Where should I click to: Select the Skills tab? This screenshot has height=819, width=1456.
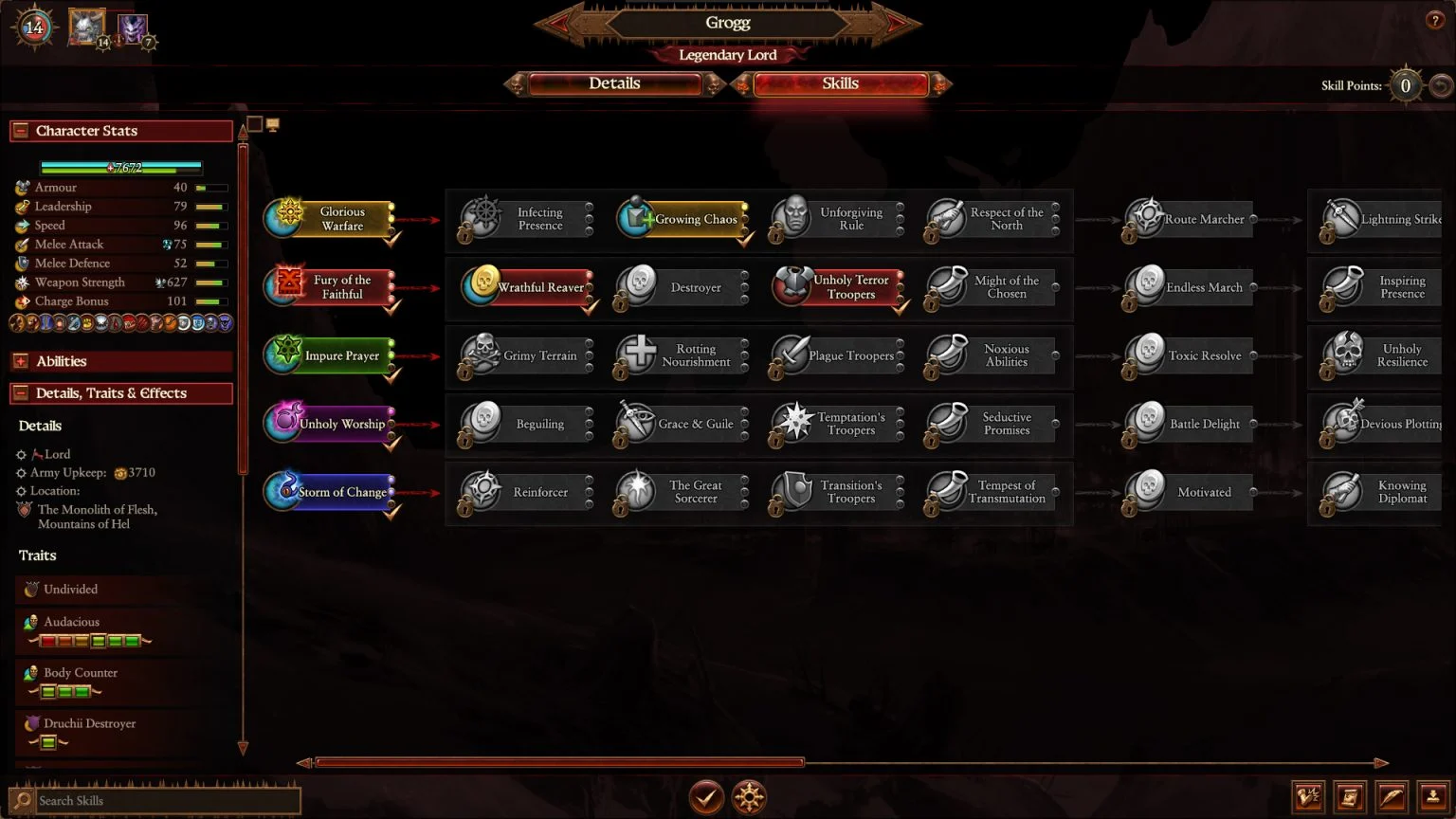840,83
